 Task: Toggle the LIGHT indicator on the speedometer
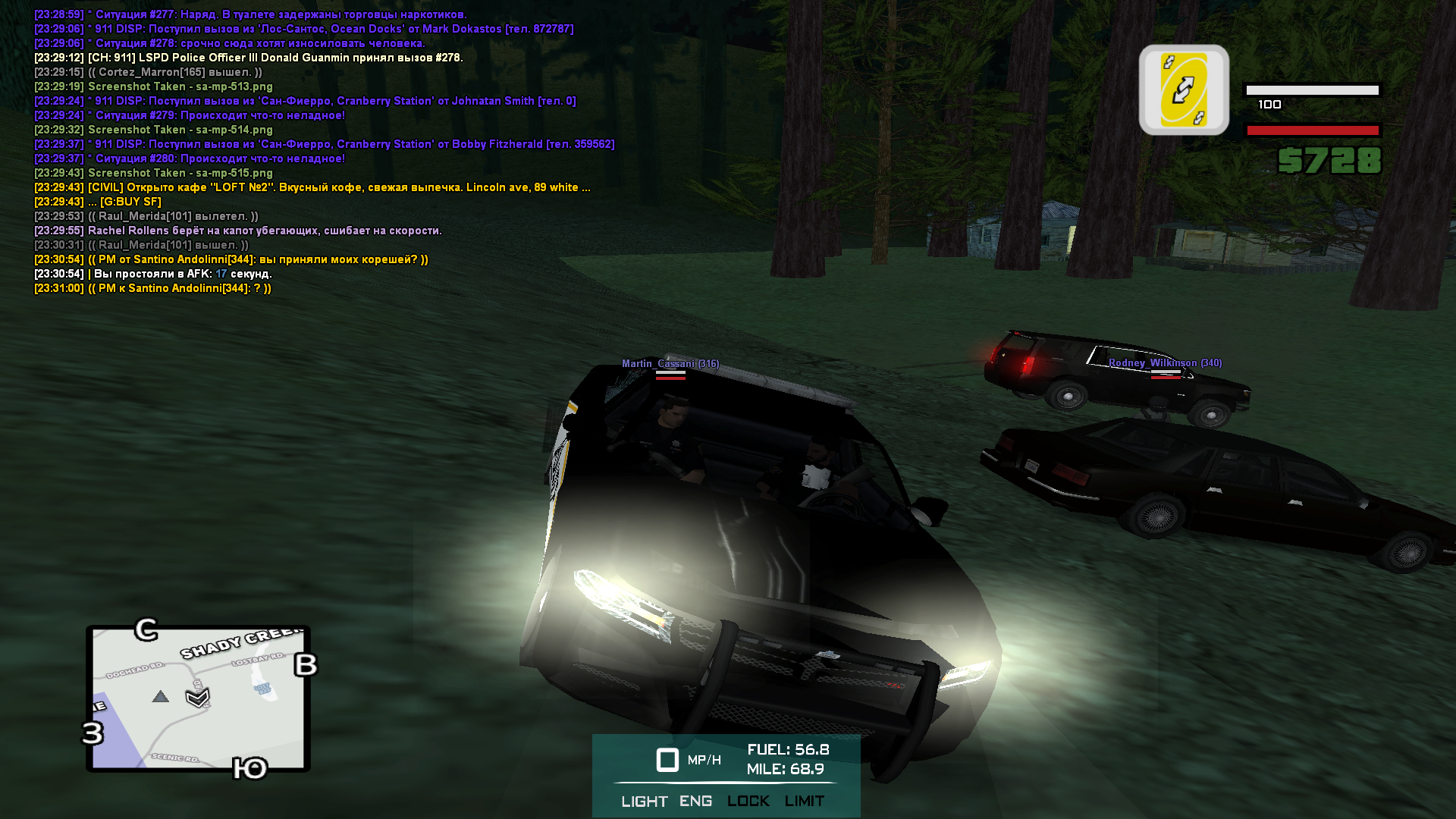[x=644, y=802]
